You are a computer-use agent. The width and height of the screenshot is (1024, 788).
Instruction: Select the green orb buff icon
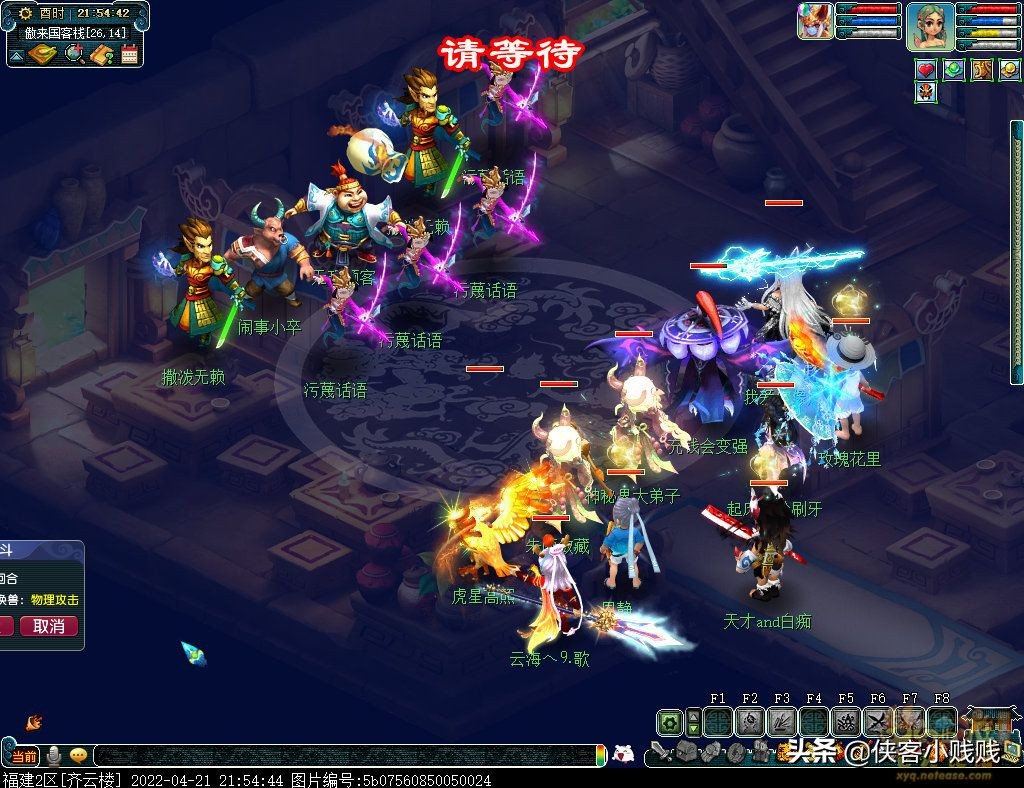pos(954,70)
